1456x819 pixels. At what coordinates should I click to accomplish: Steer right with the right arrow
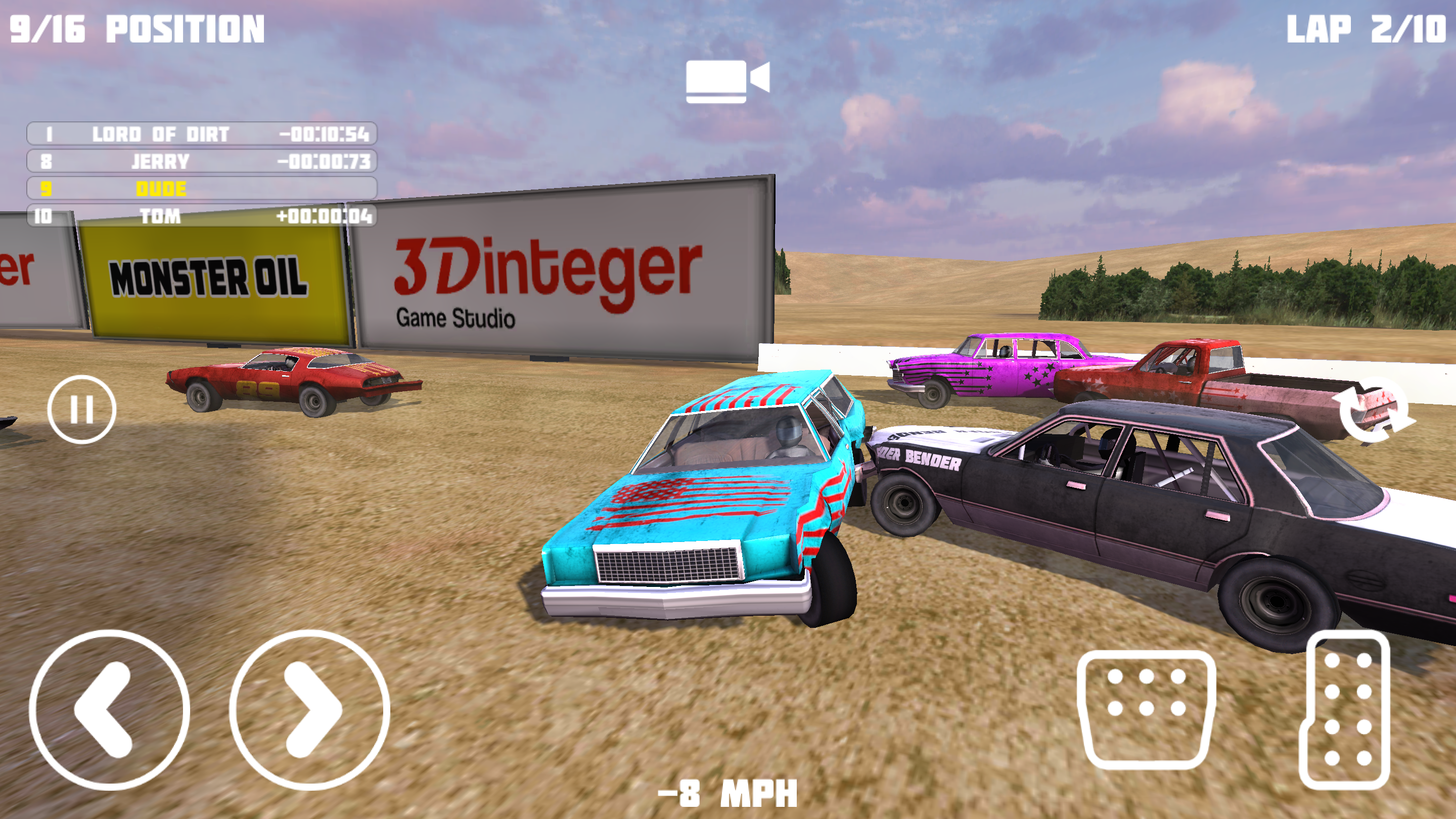click(x=310, y=709)
